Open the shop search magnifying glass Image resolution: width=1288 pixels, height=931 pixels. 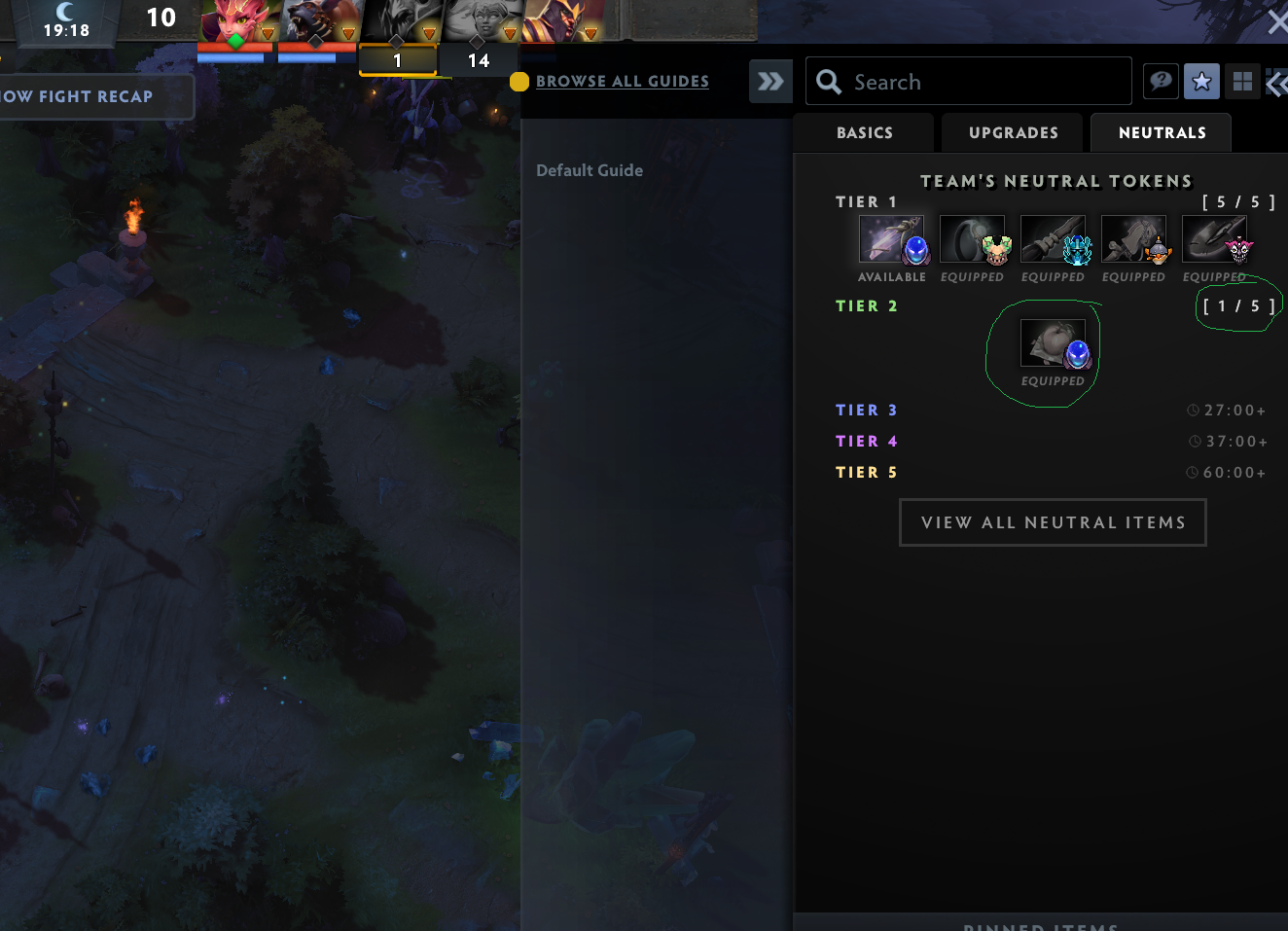pos(827,81)
